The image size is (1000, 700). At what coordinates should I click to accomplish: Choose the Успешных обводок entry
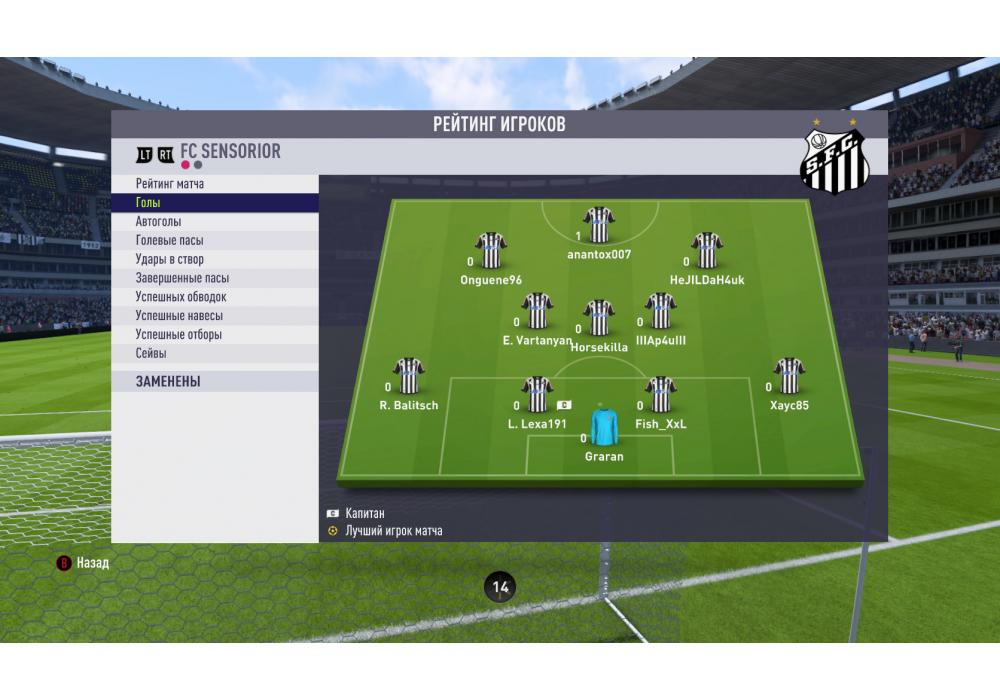[181, 297]
